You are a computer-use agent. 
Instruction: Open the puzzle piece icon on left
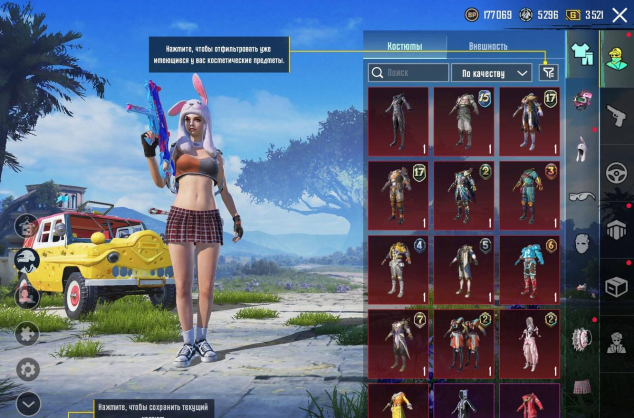[27, 333]
